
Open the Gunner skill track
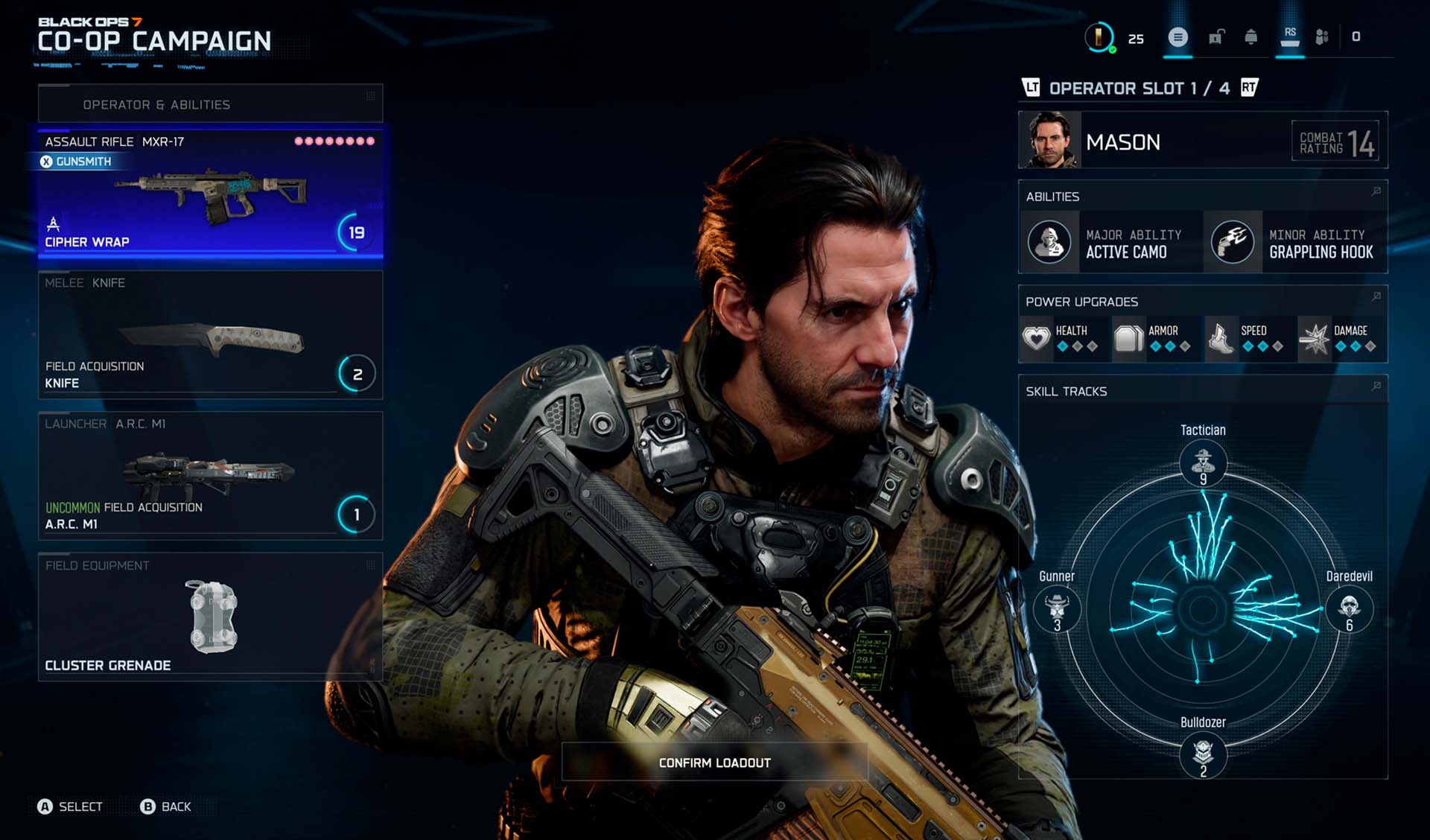tap(1057, 608)
